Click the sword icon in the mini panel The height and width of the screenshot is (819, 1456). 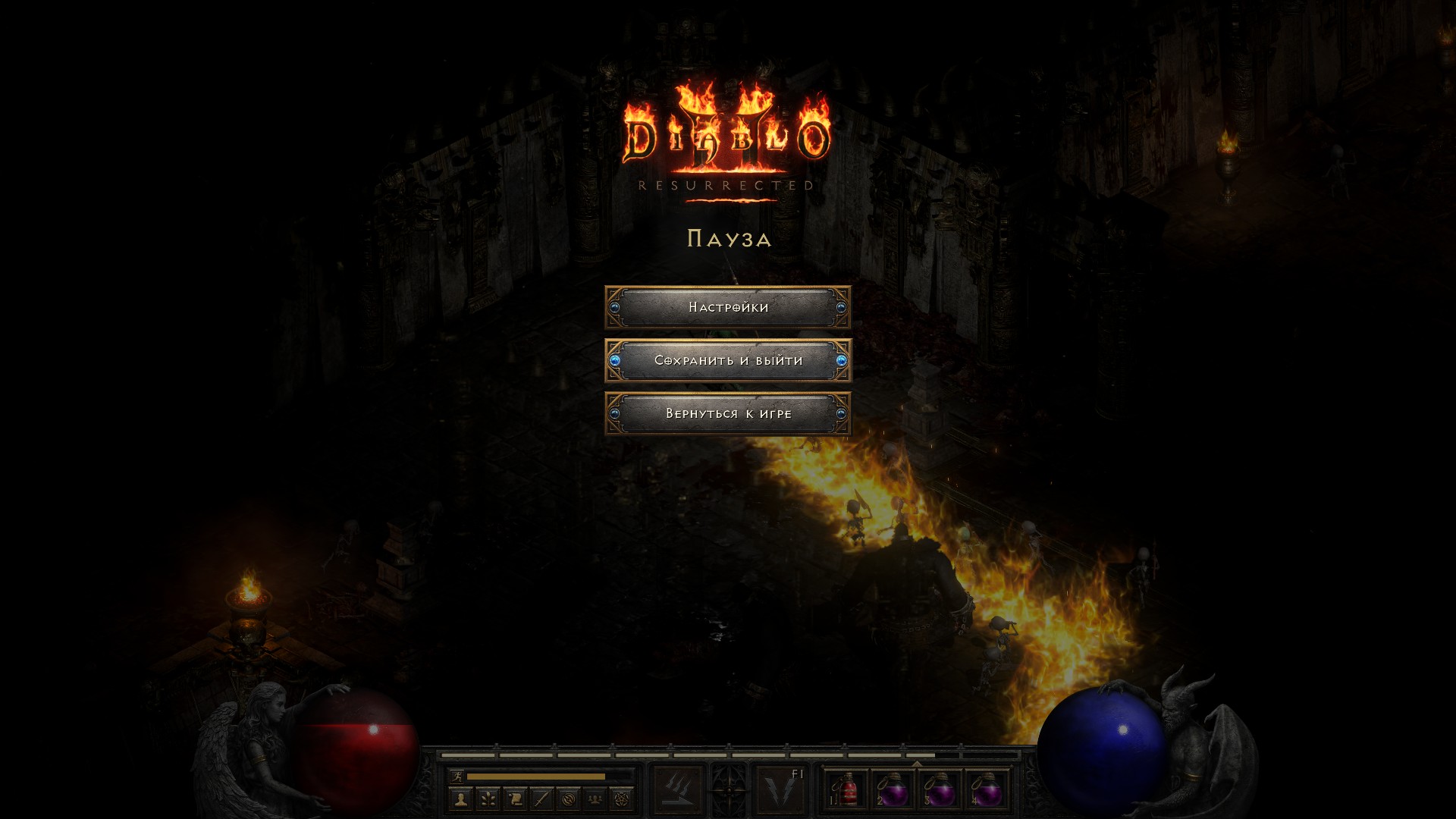pyautogui.click(x=541, y=799)
